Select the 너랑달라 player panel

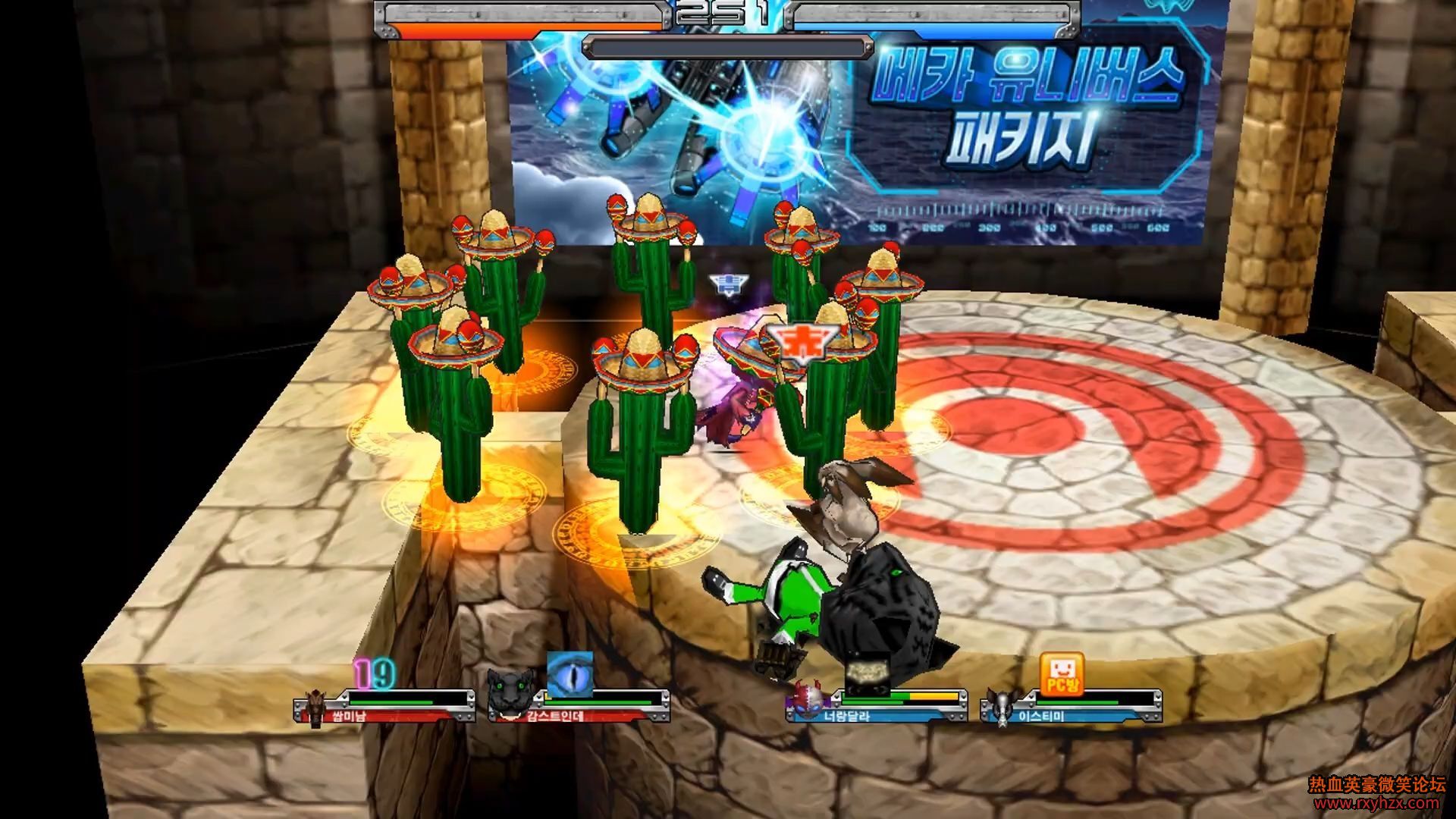pyautogui.click(x=877, y=706)
